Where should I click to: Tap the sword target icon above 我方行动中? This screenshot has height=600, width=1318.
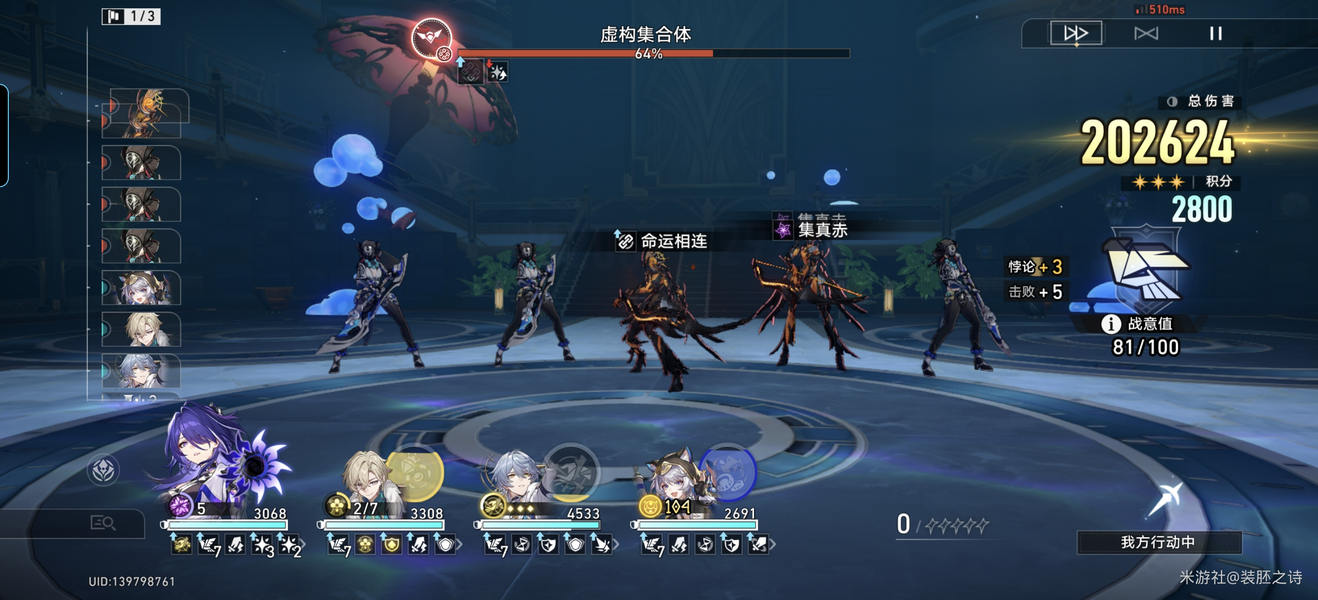click(x=1164, y=498)
